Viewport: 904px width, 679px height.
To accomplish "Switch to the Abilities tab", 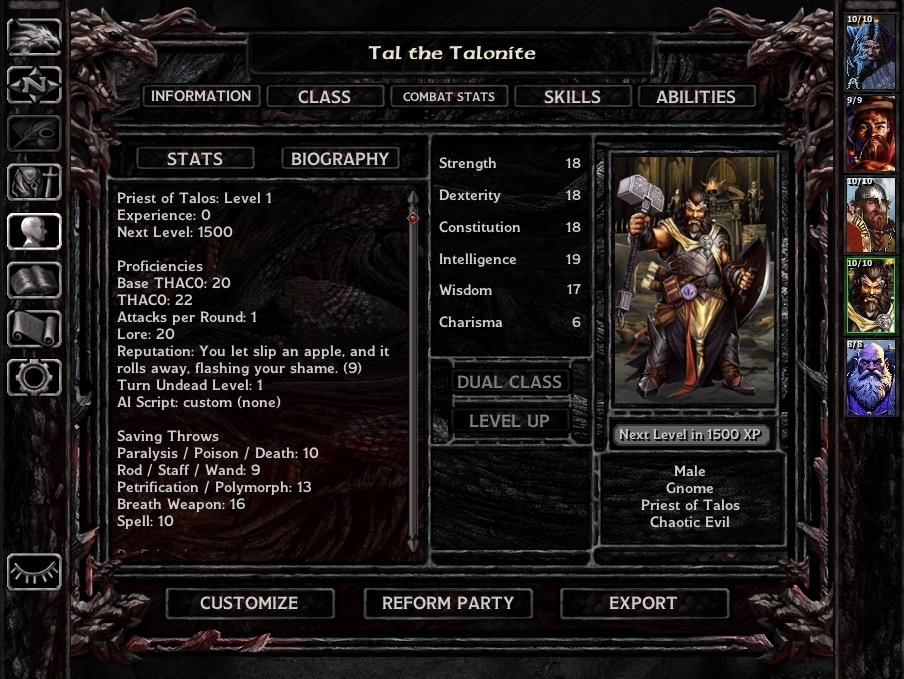I will click(x=695, y=97).
